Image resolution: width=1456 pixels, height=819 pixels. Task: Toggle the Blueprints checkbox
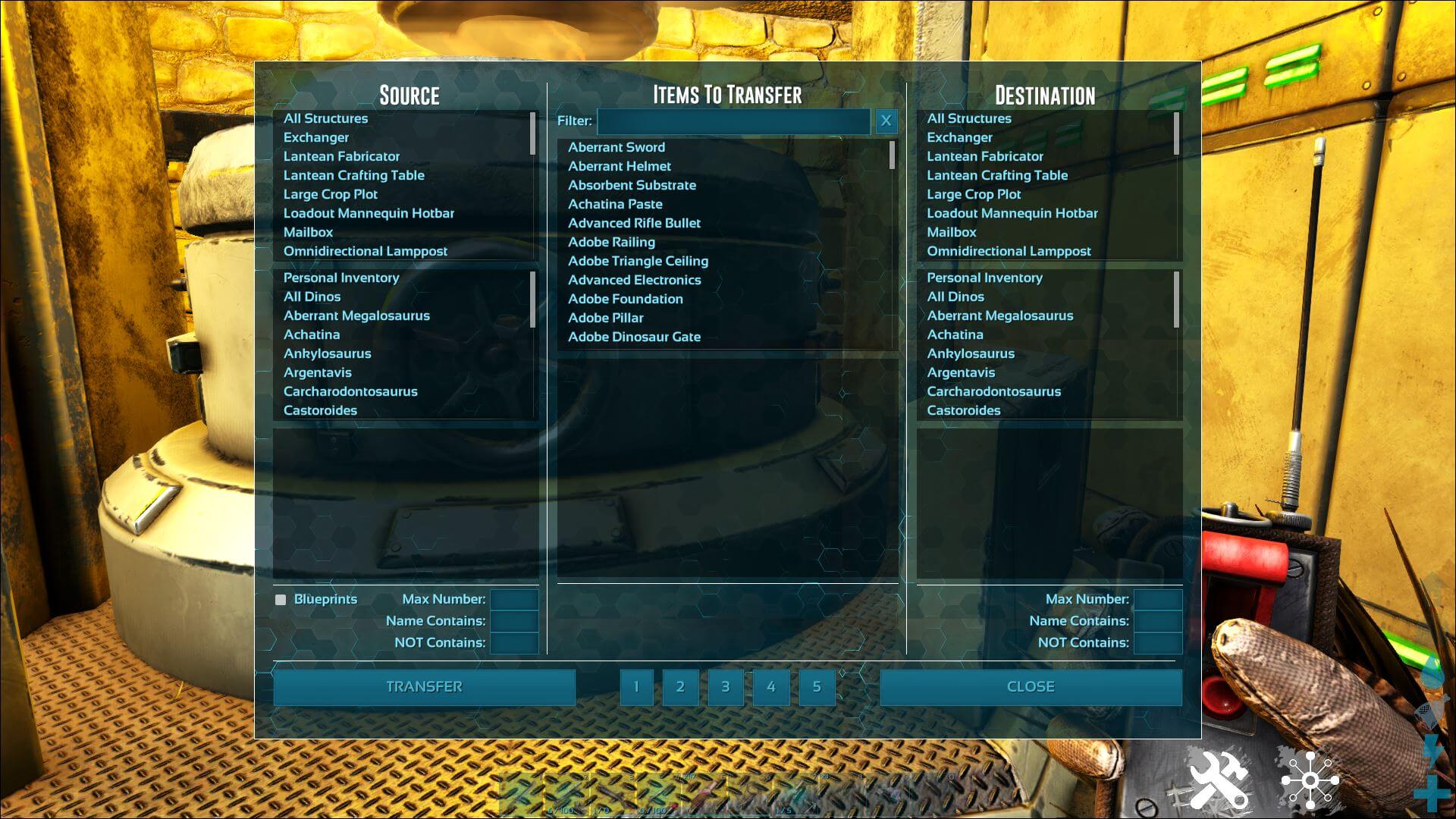pyautogui.click(x=281, y=600)
